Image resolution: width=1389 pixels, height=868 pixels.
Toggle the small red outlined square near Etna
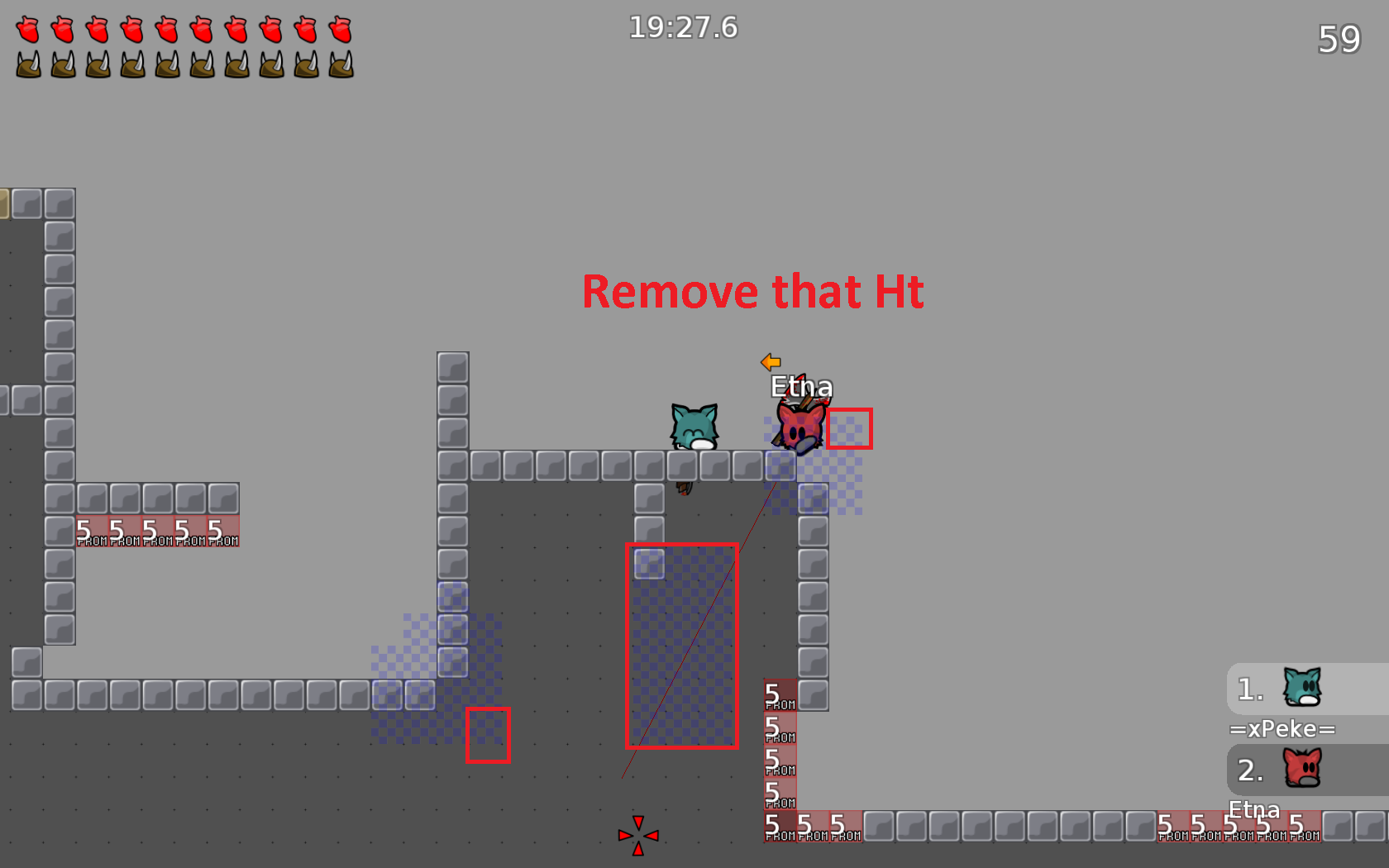point(849,427)
